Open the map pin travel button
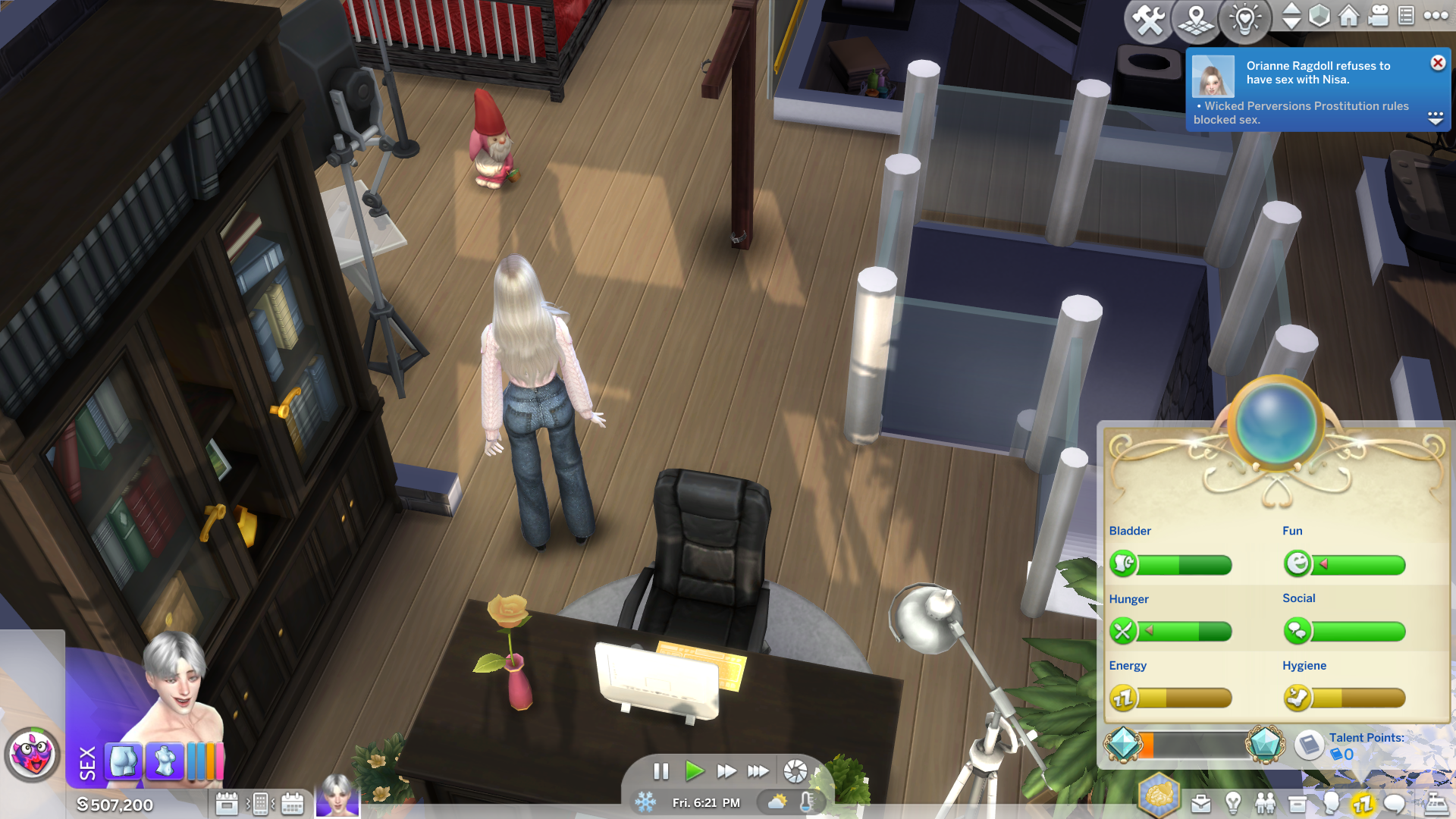This screenshot has height=819, width=1456. 1196,20
